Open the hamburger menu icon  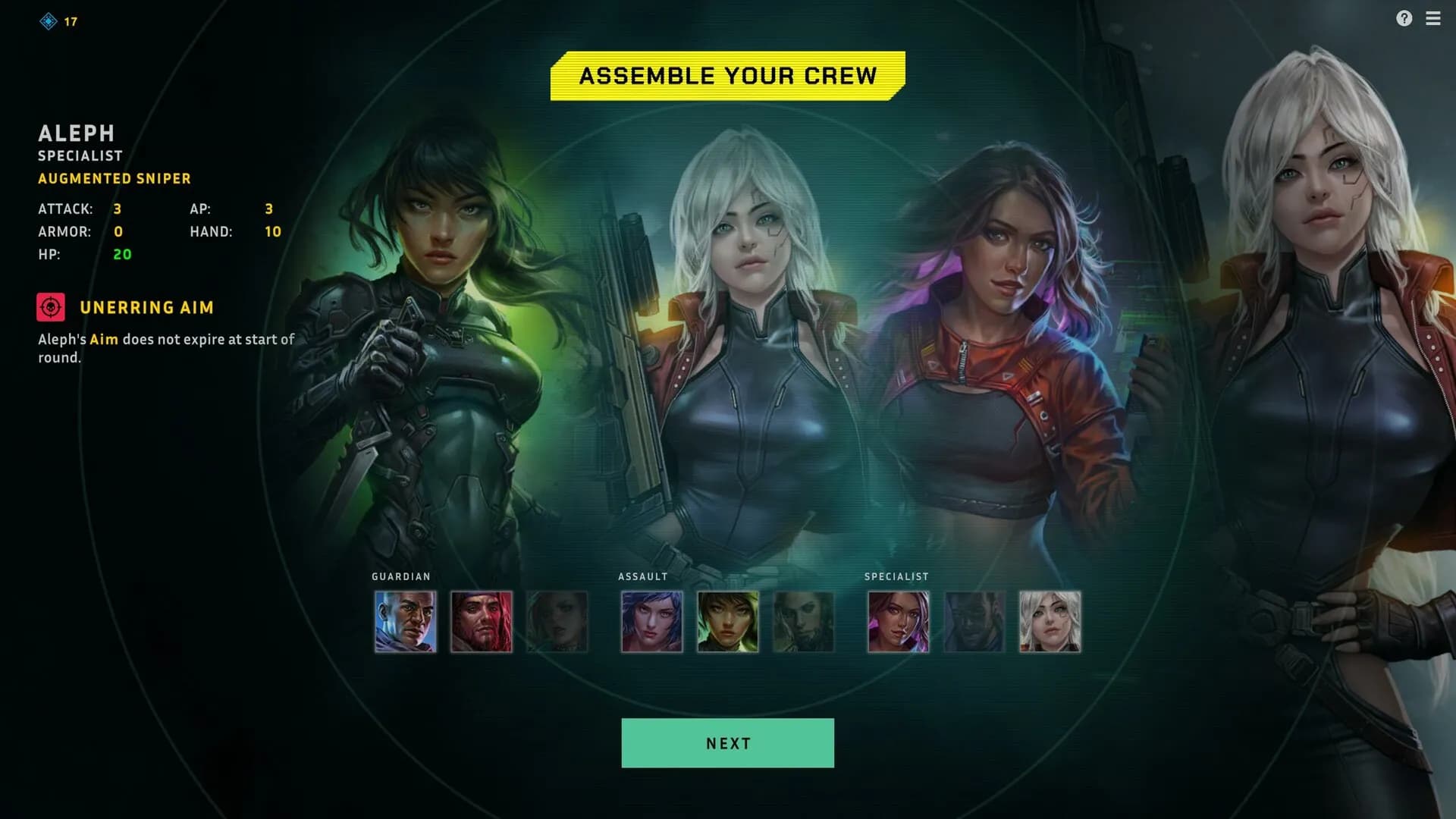pyautogui.click(x=1434, y=19)
